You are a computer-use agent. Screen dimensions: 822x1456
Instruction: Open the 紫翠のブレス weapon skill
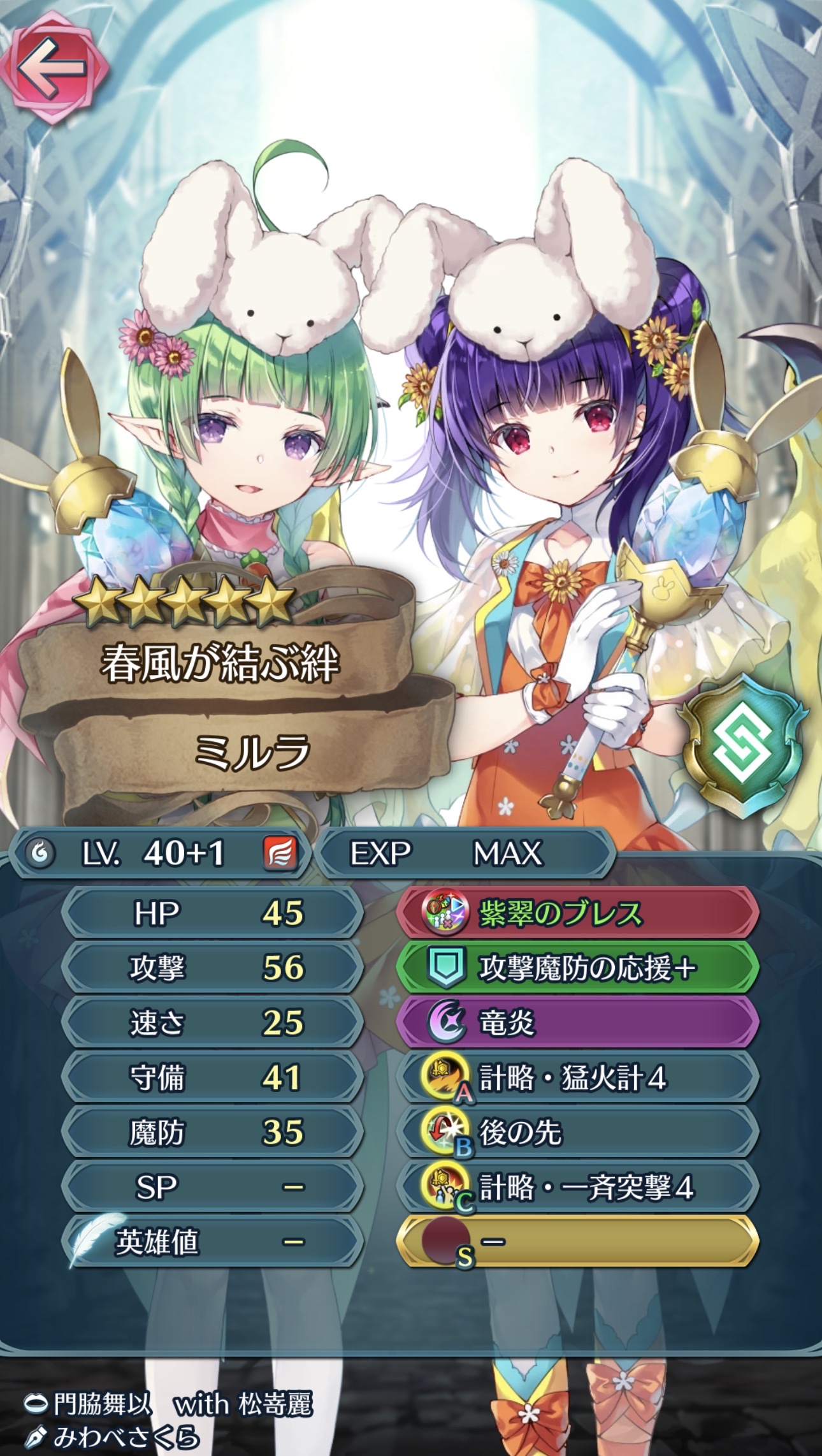click(577, 914)
